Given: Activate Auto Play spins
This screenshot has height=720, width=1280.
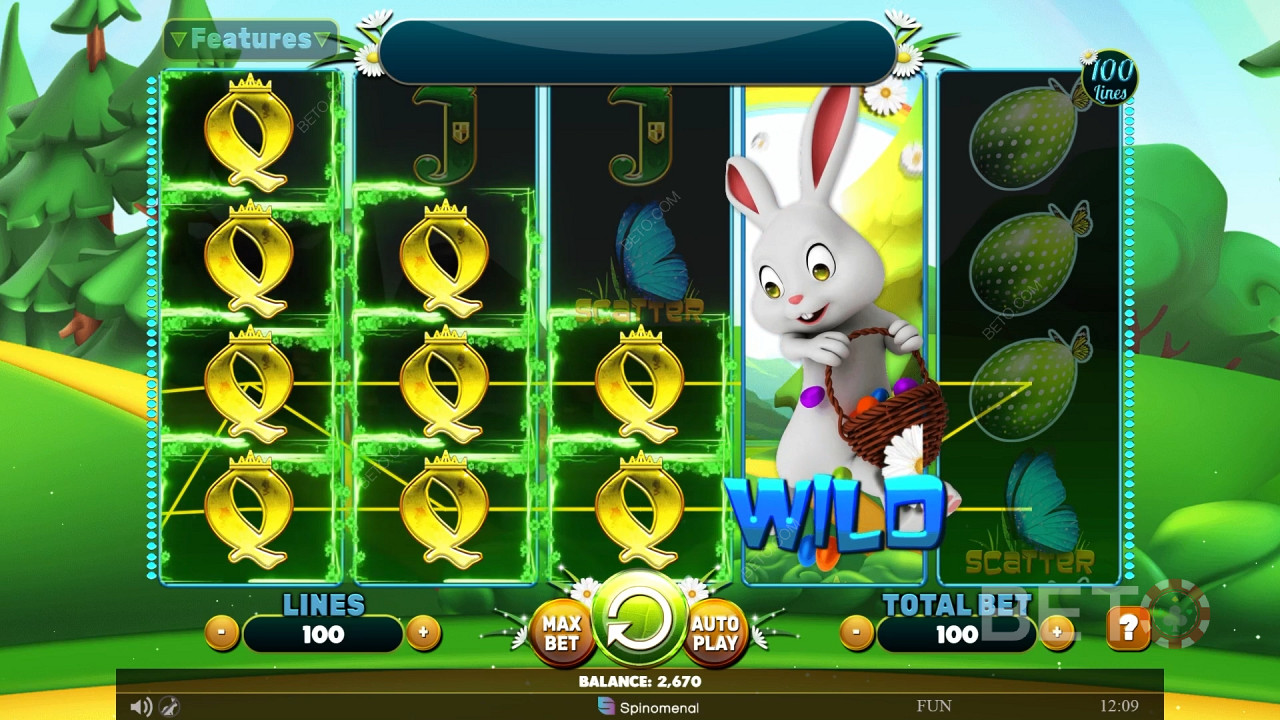Looking at the screenshot, I should click(x=718, y=632).
